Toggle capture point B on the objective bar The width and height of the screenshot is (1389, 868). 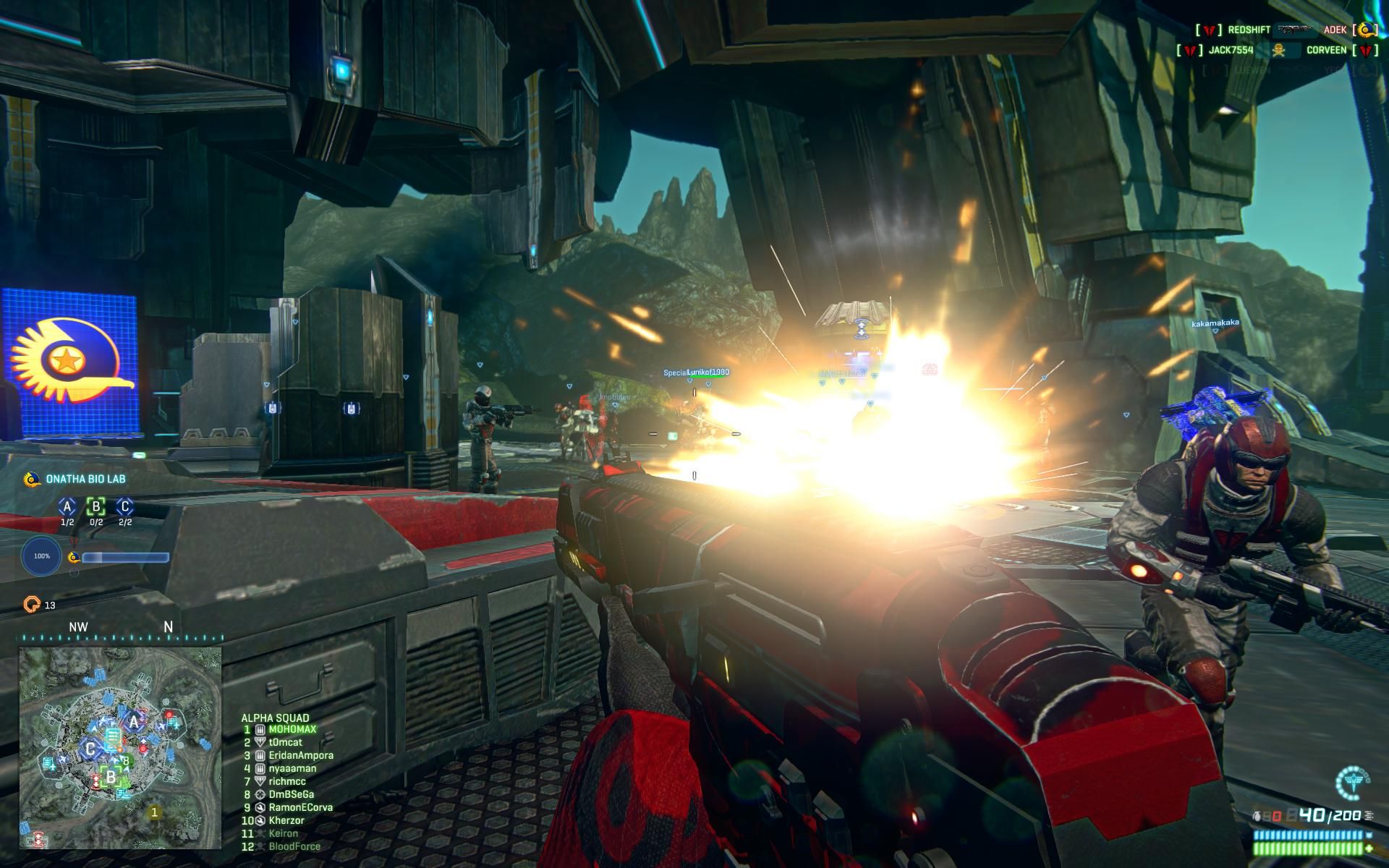click(96, 507)
